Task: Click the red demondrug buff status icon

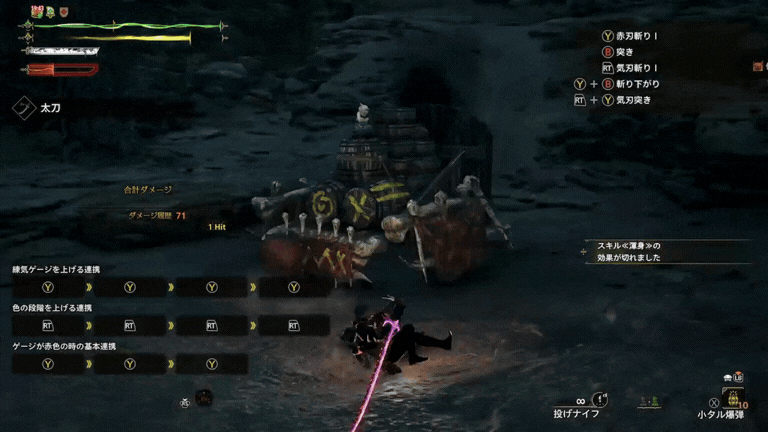Action: 37,11
